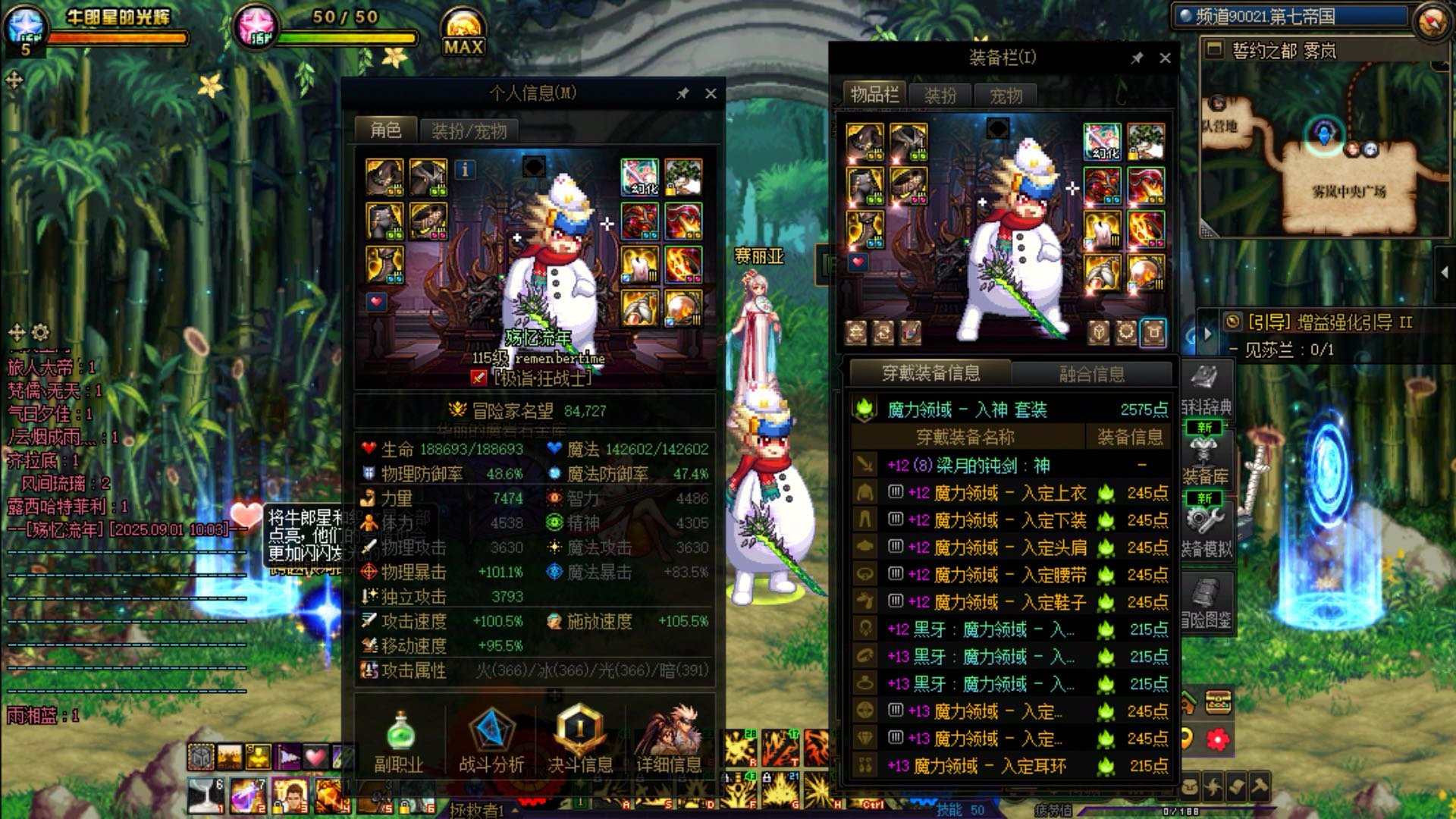
Task: Toggle the pin on the 个人信息 window
Action: [682, 93]
